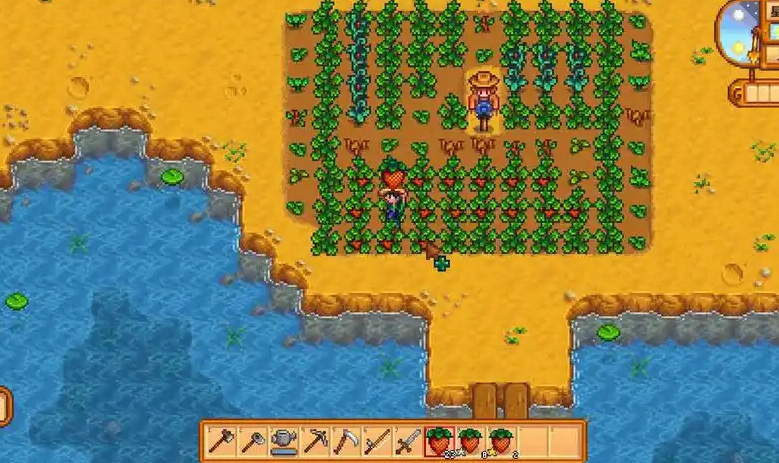
Task: Switch to the scythe
Action: [x=346, y=441]
